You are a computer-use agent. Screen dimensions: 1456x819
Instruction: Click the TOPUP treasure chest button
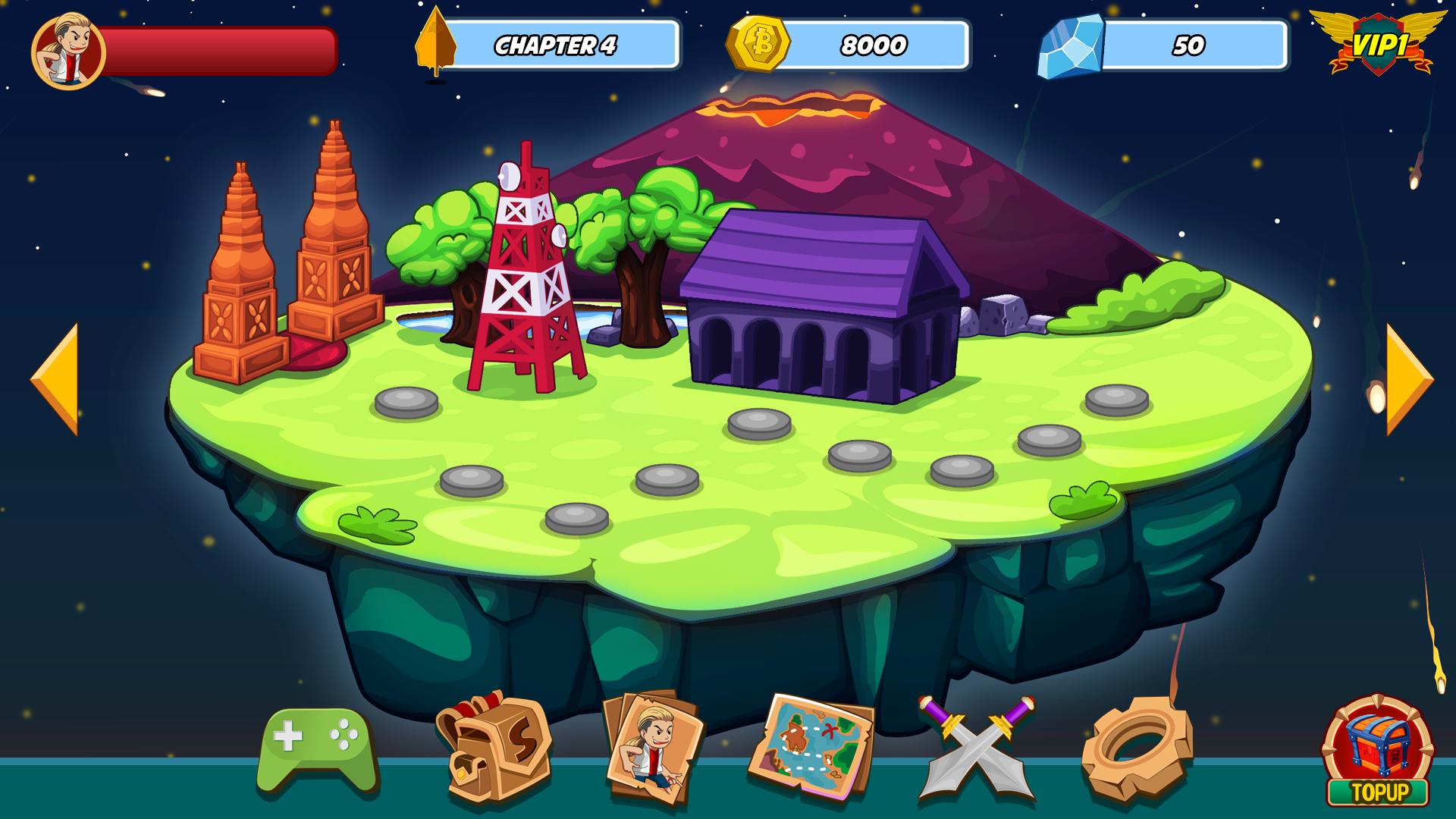pos(1378,751)
